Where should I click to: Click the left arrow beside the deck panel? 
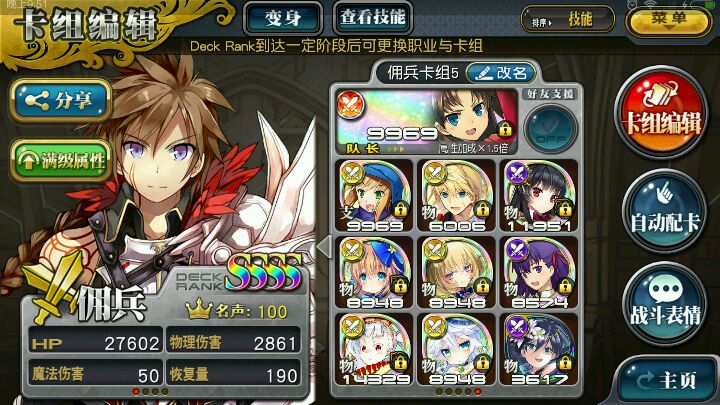tap(323, 246)
